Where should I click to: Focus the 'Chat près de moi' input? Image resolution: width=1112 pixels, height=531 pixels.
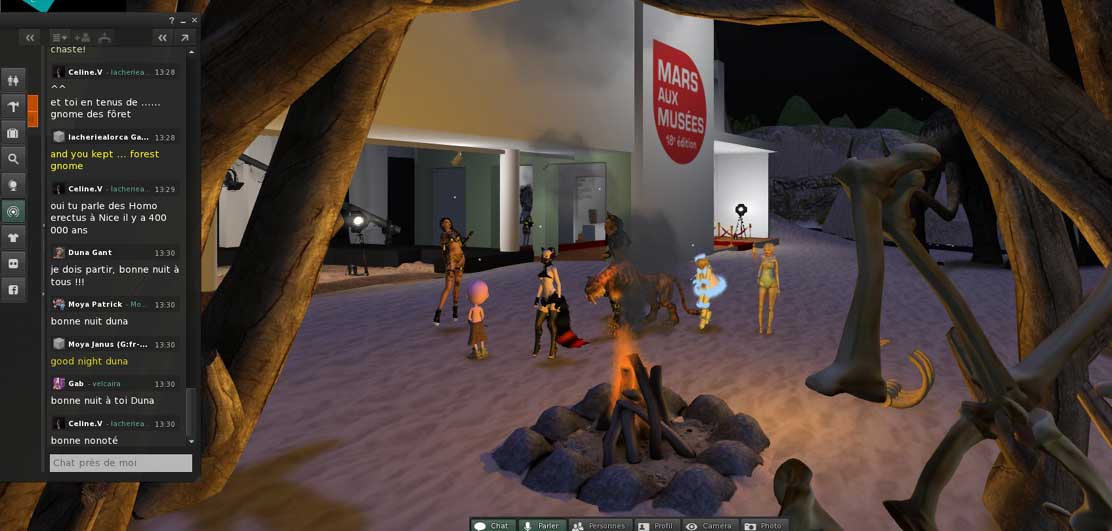click(121, 463)
